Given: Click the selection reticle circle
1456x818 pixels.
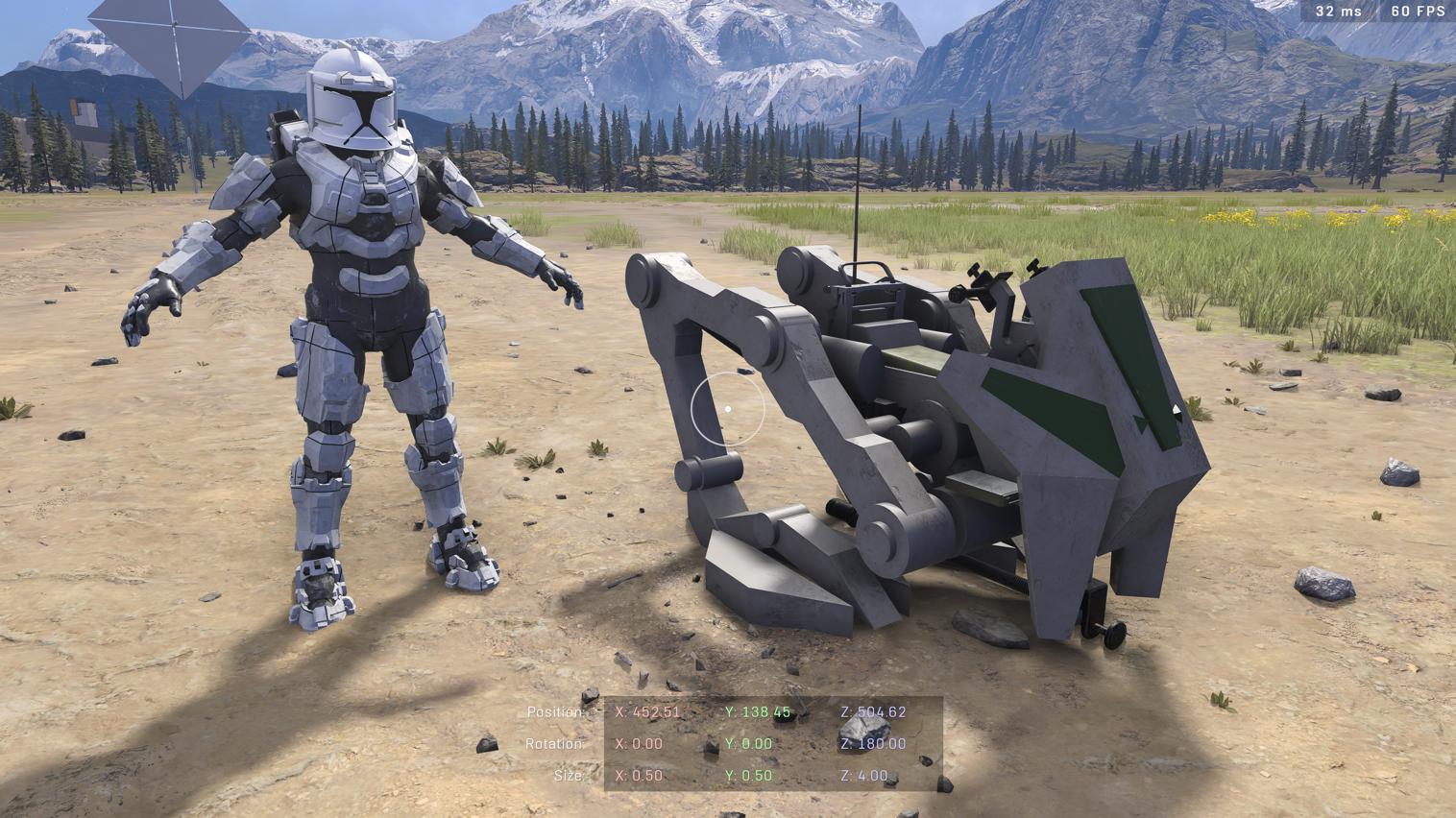Looking at the screenshot, I should coord(727,409).
